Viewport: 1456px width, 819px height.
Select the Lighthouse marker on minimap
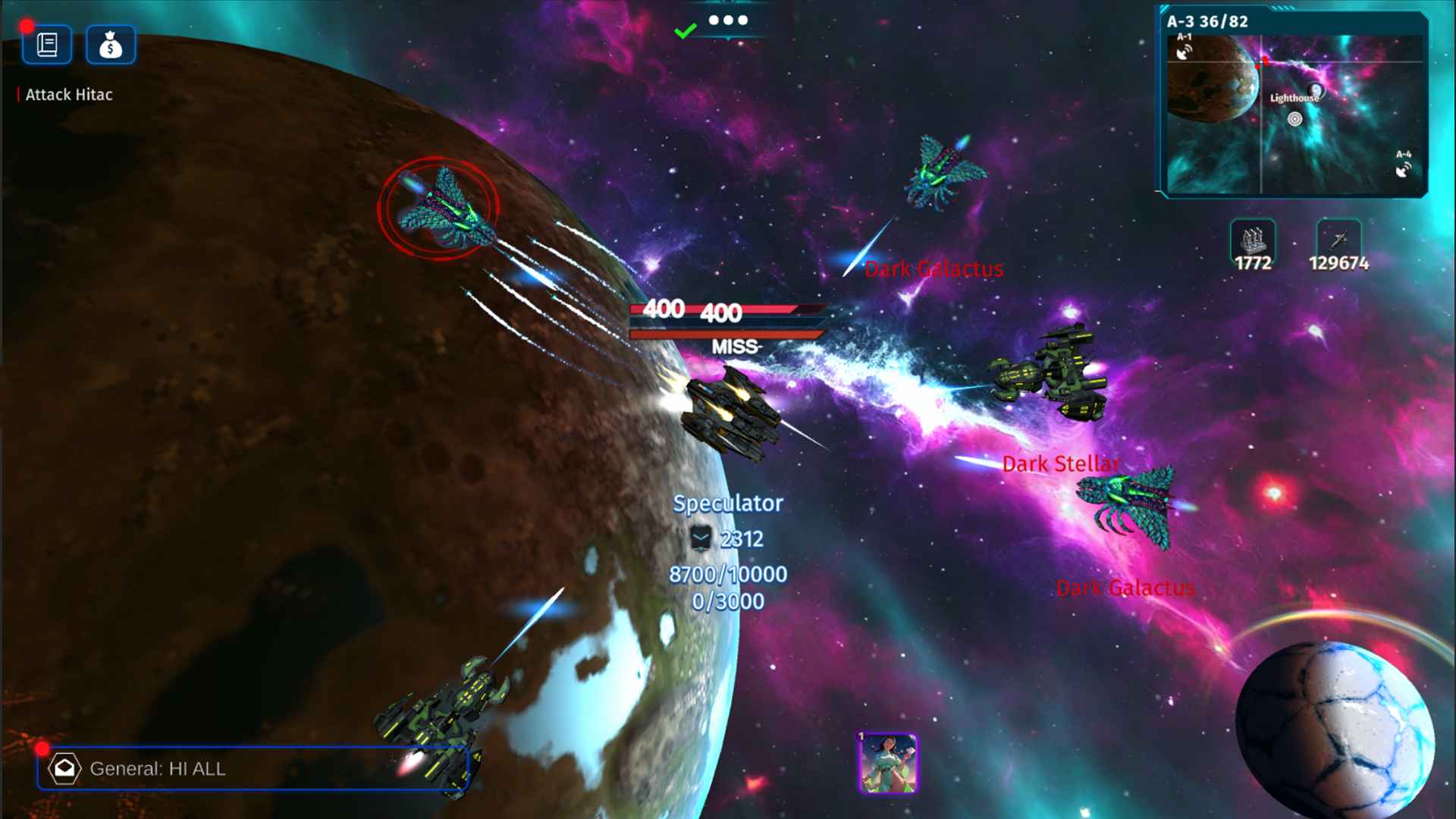coord(1295,118)
